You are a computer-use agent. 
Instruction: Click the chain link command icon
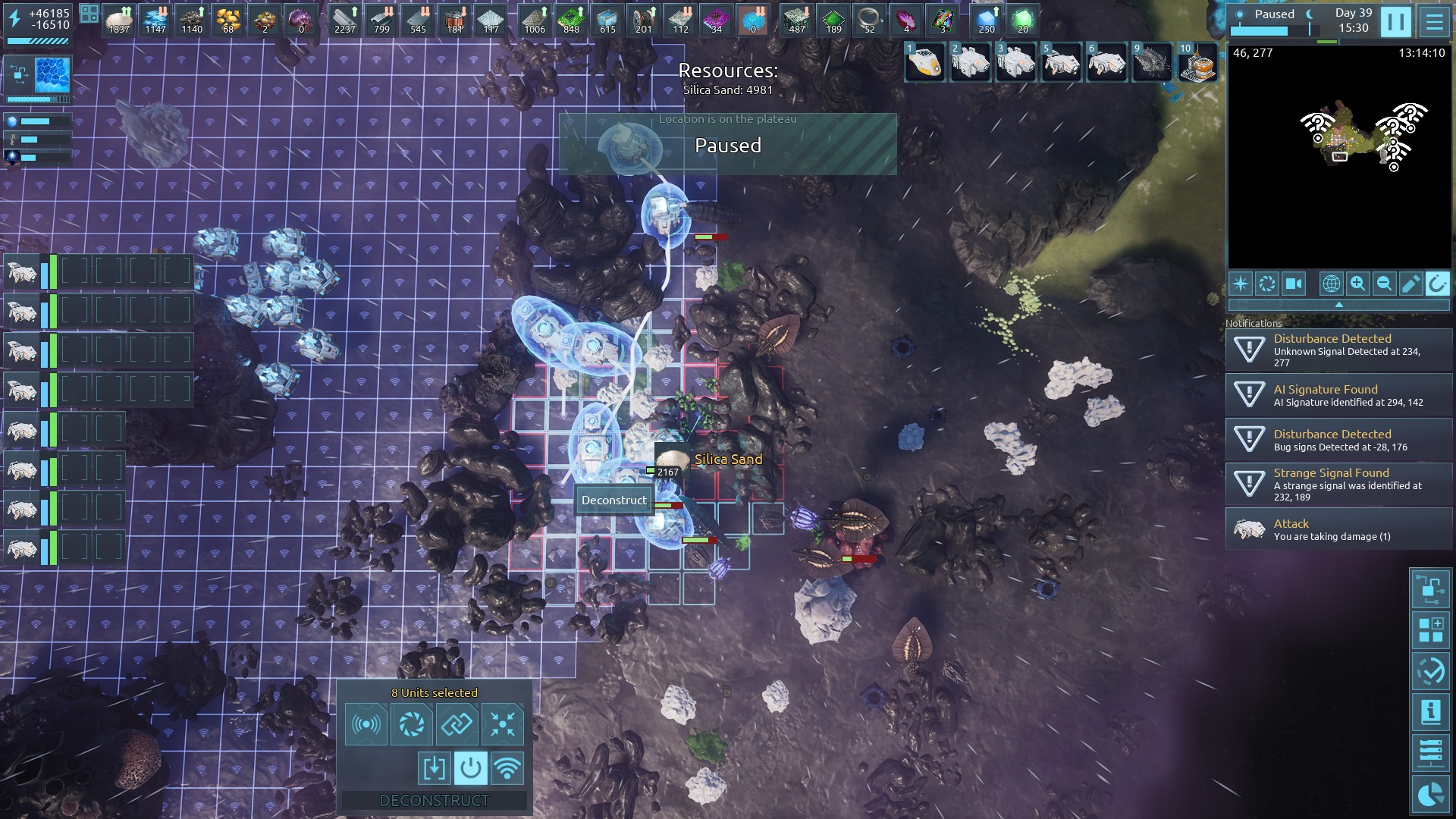point(457,724)
